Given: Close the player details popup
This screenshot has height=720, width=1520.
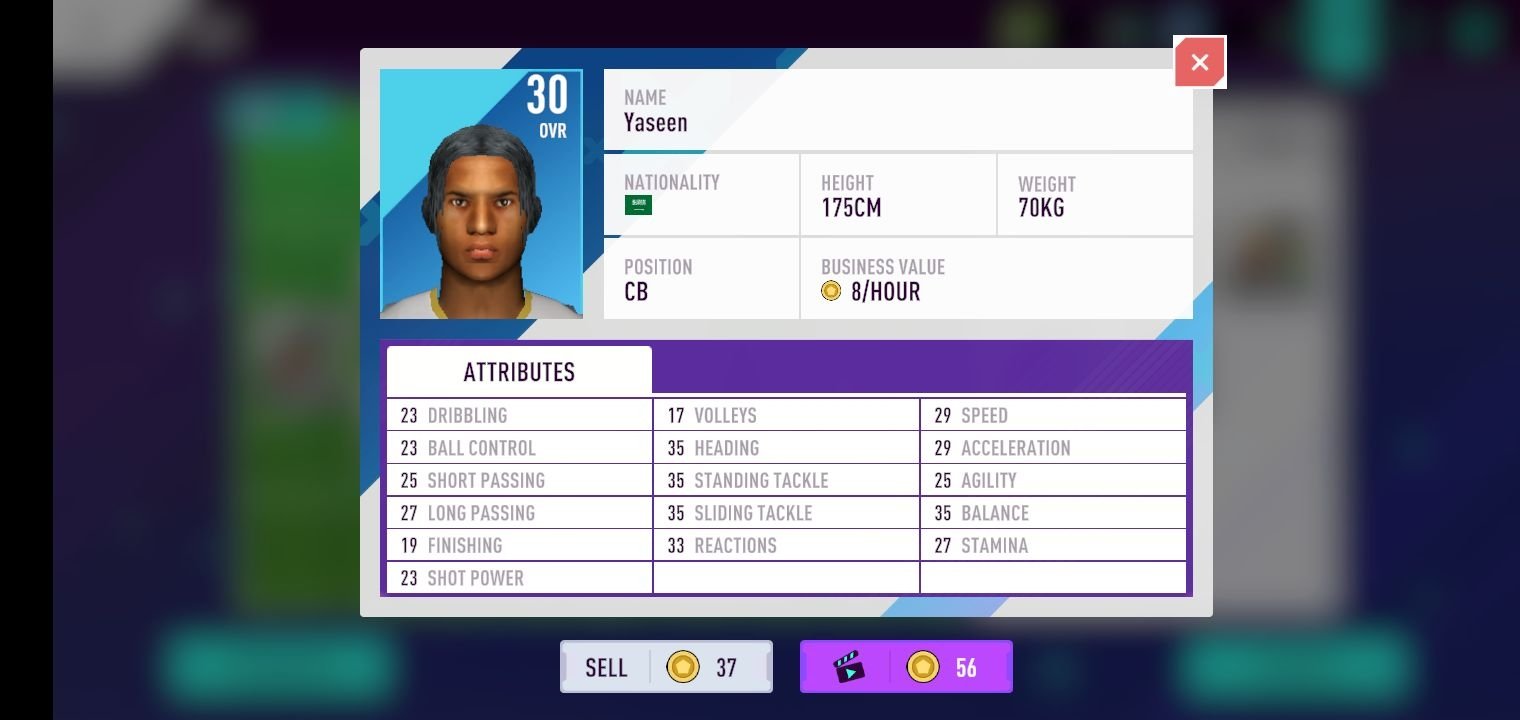Looking at the screenshot, I should [x=1199, y=62].
